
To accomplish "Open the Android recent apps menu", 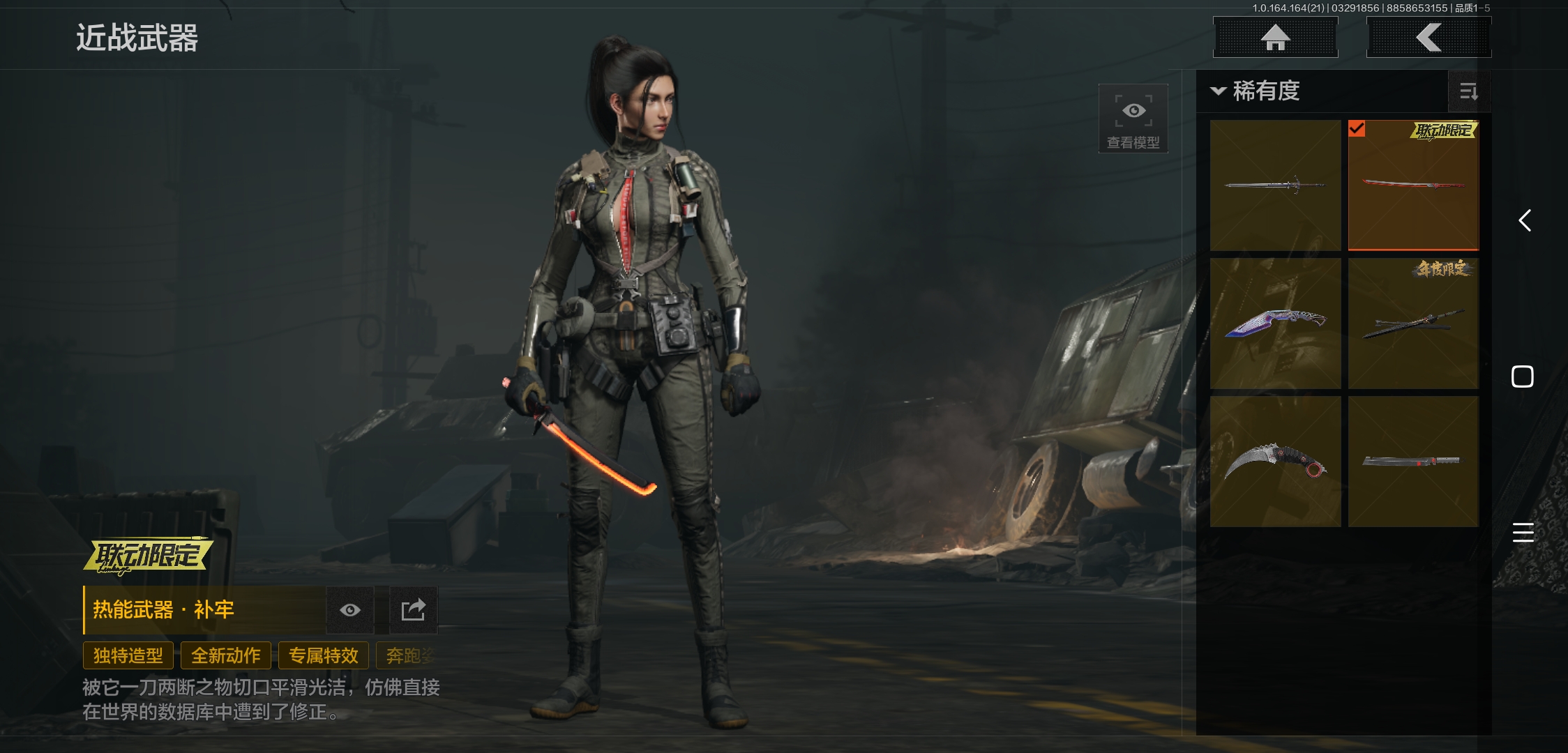I will point(1523,532).
